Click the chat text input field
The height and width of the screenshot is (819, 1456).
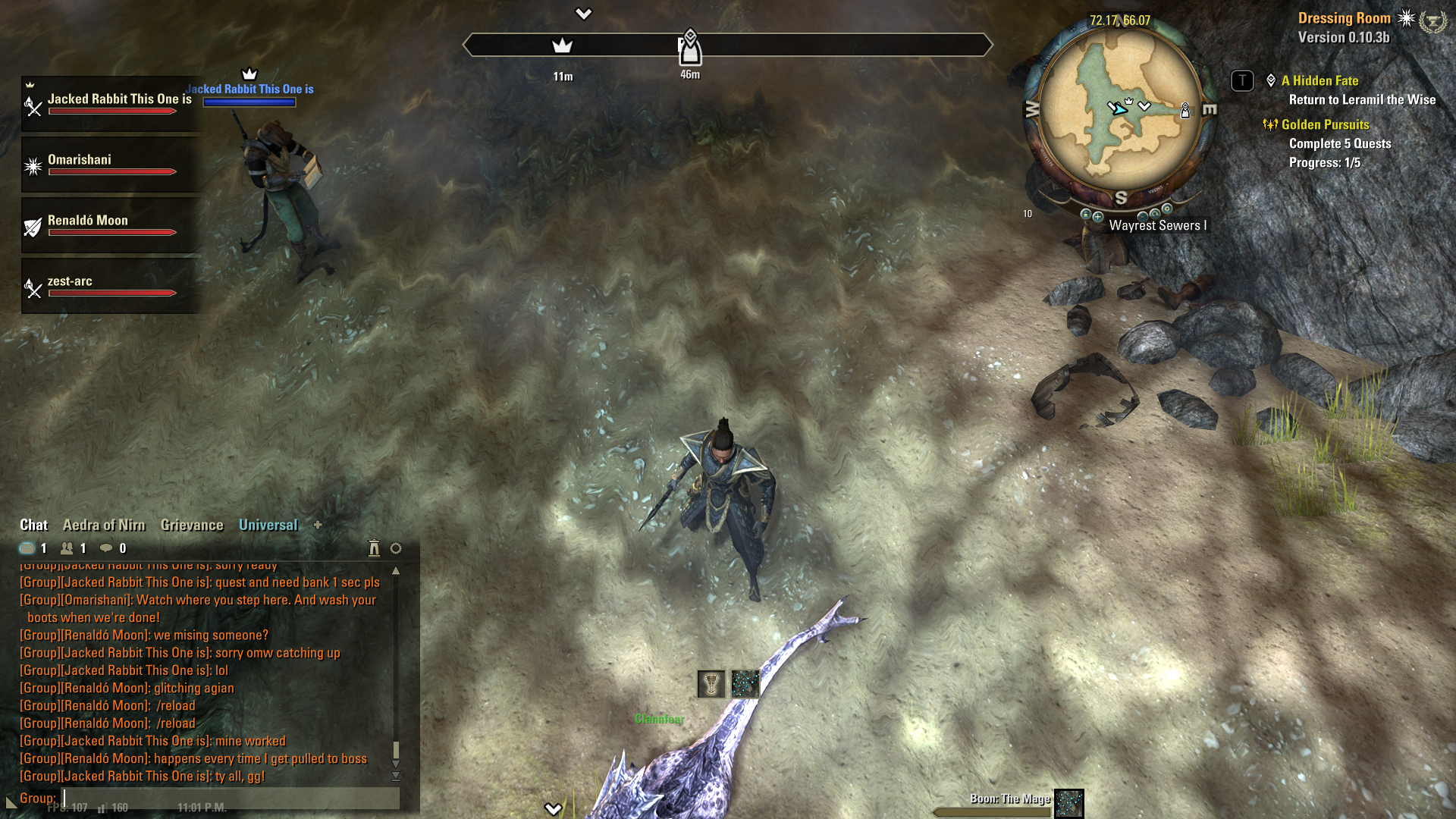coord(227,798)
